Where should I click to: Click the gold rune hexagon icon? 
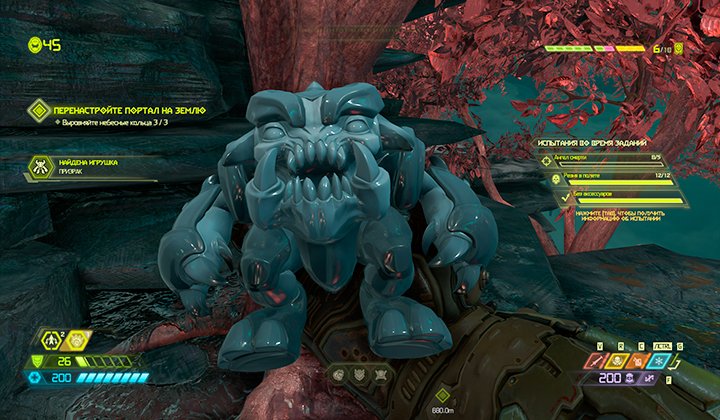pyautogui.click(x=77, y=343)
